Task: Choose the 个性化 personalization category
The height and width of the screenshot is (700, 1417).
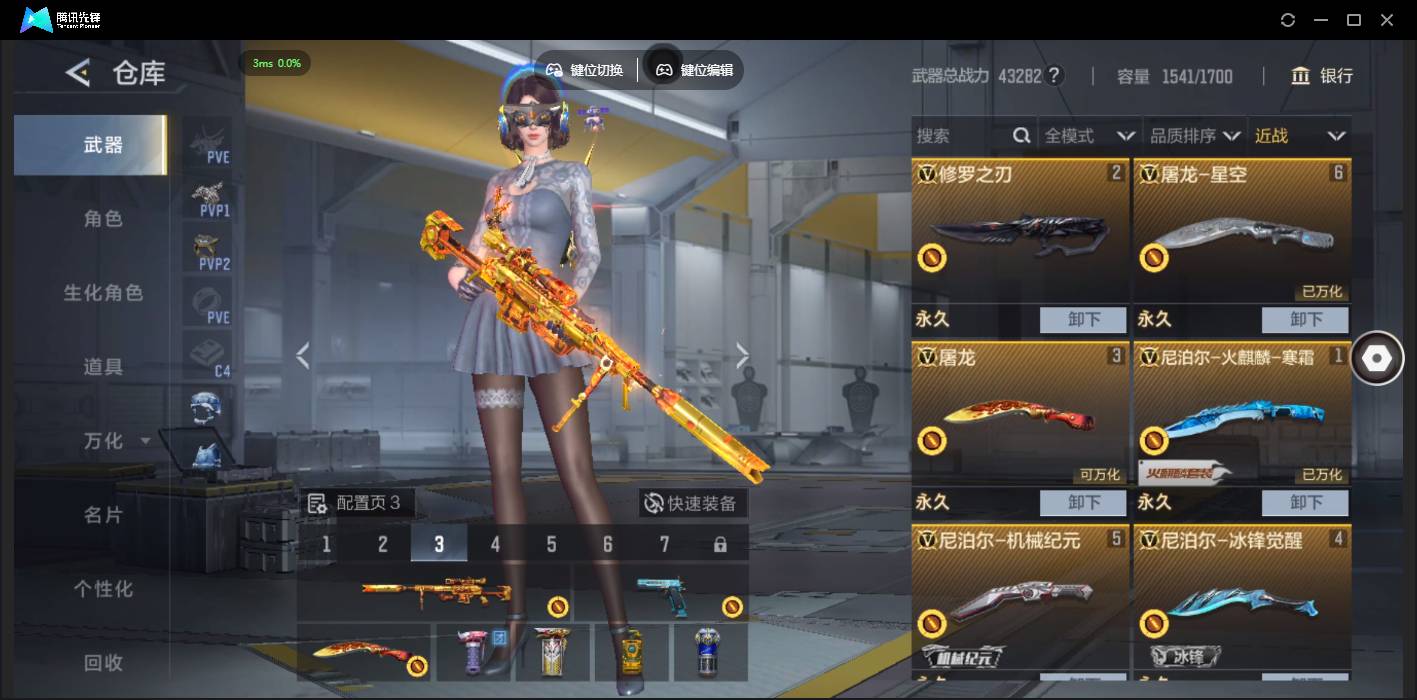Action: pos(103,589)
